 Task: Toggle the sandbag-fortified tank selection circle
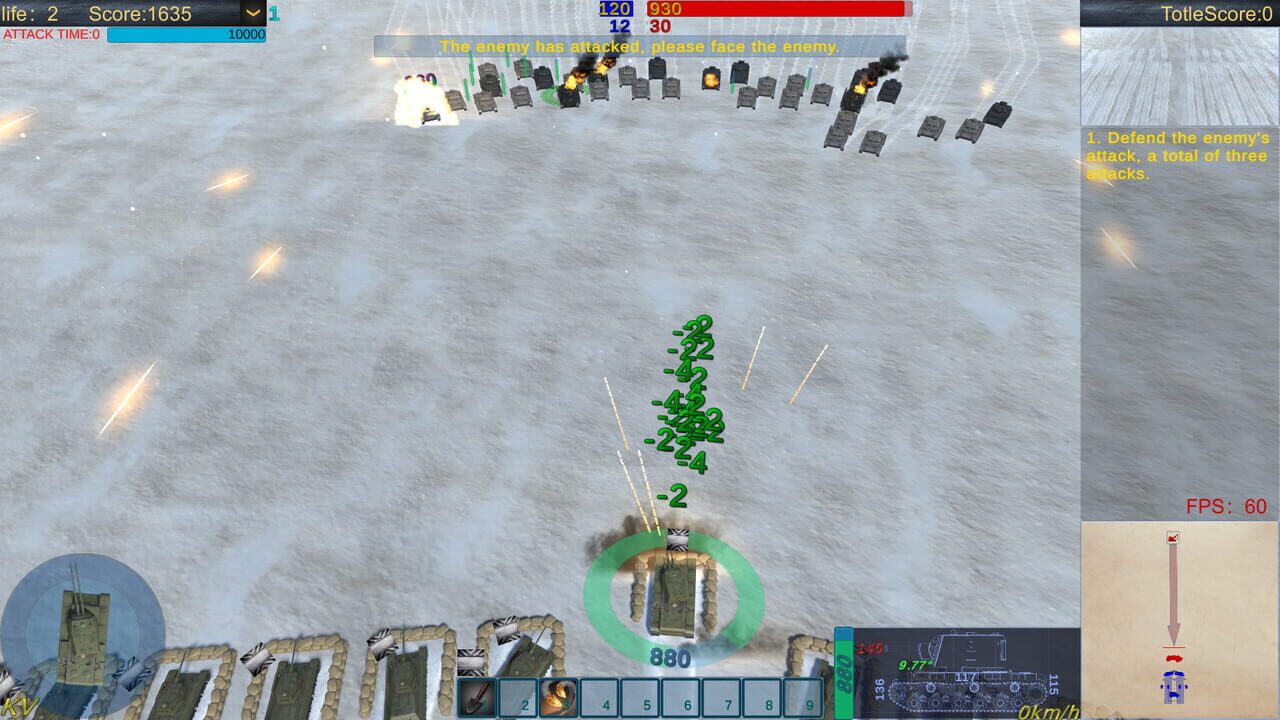tap(672, 595)
